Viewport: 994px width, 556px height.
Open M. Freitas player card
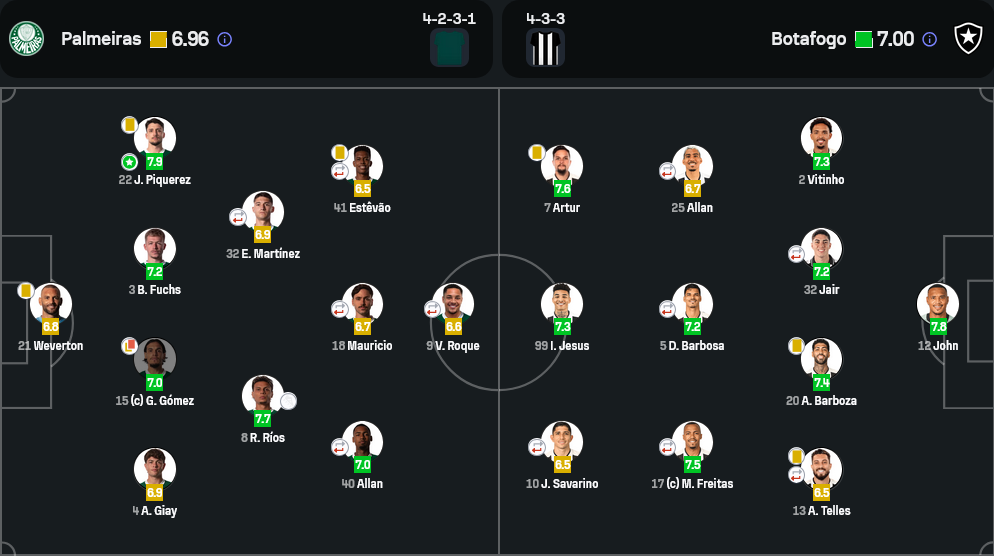(692, 442)
